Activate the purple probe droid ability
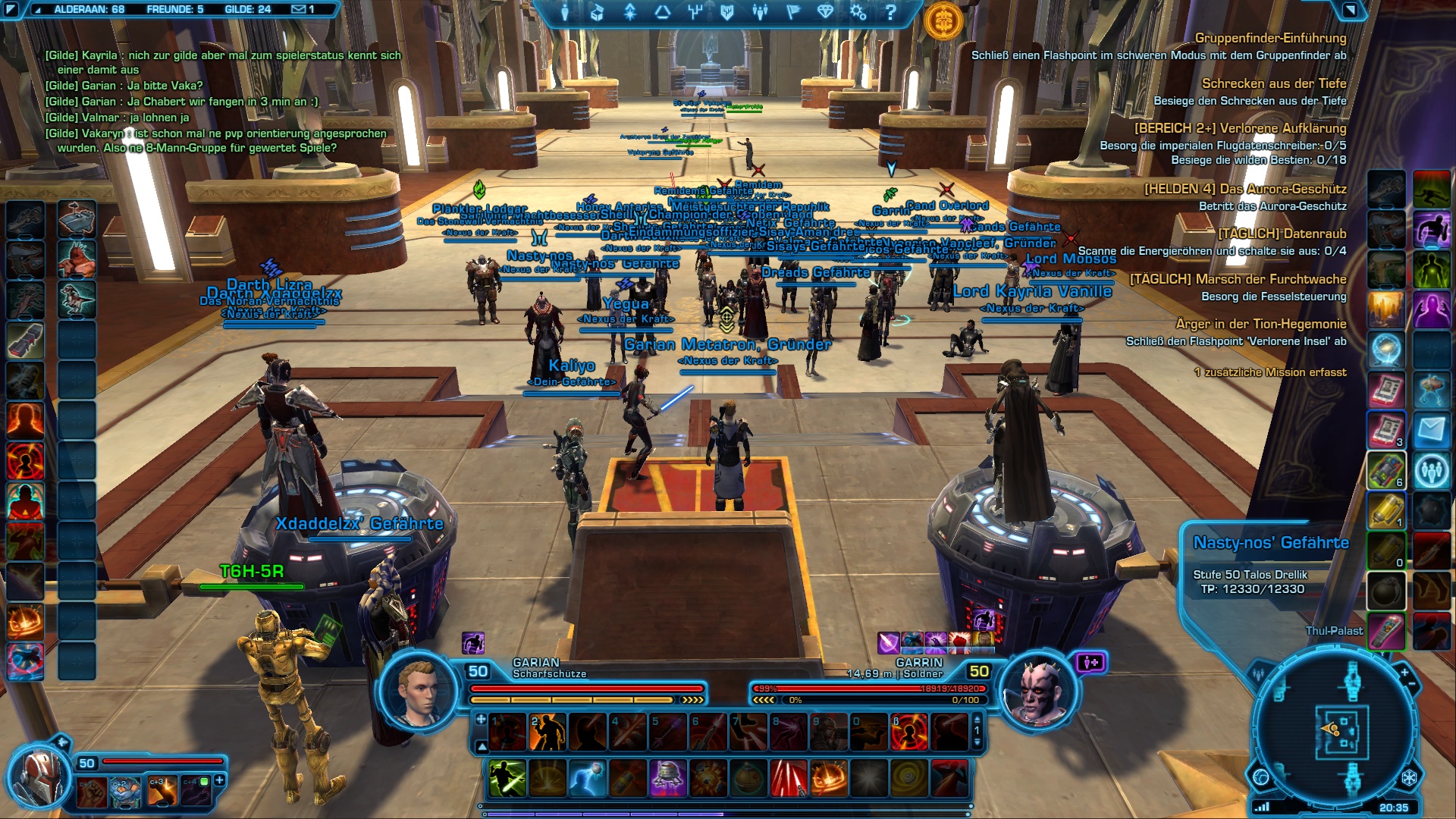The image size is (1456, 819). click(668, 779)
